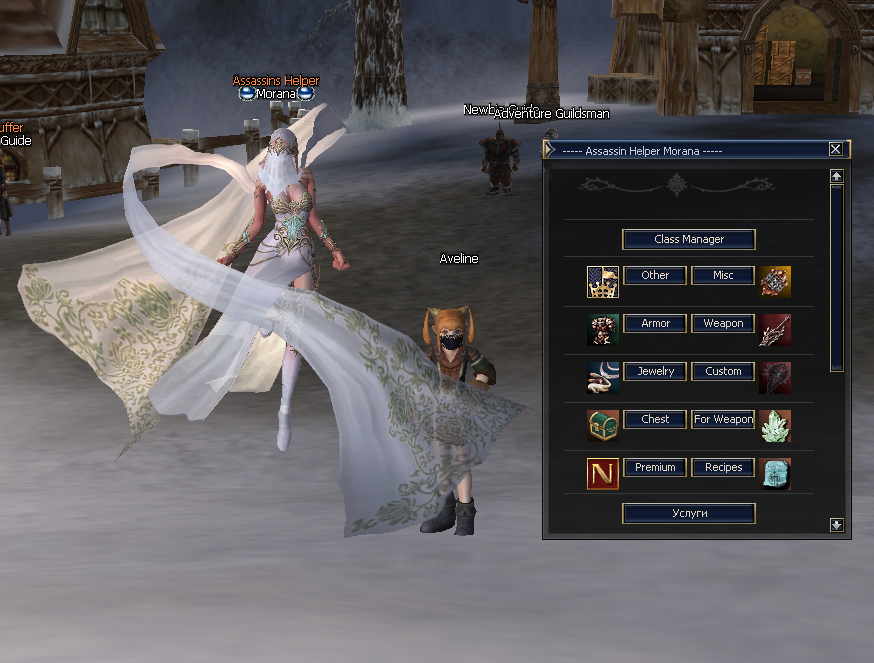Image resolution: width=874 pixels, height=663 pixels.
Task: View the Recipes list
Action: [722, 467]
